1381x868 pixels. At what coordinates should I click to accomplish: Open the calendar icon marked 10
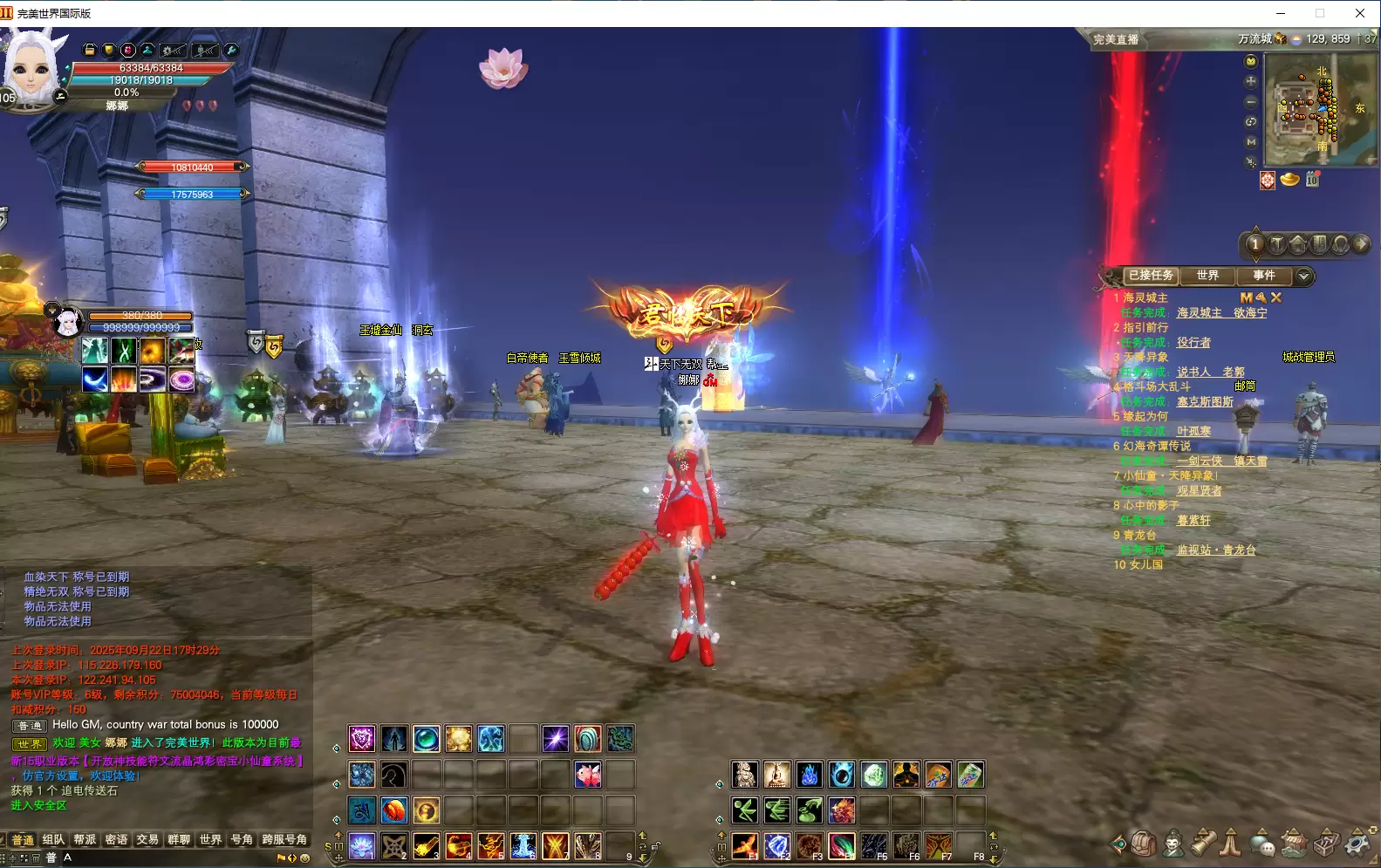click(x=1312, y=180)
